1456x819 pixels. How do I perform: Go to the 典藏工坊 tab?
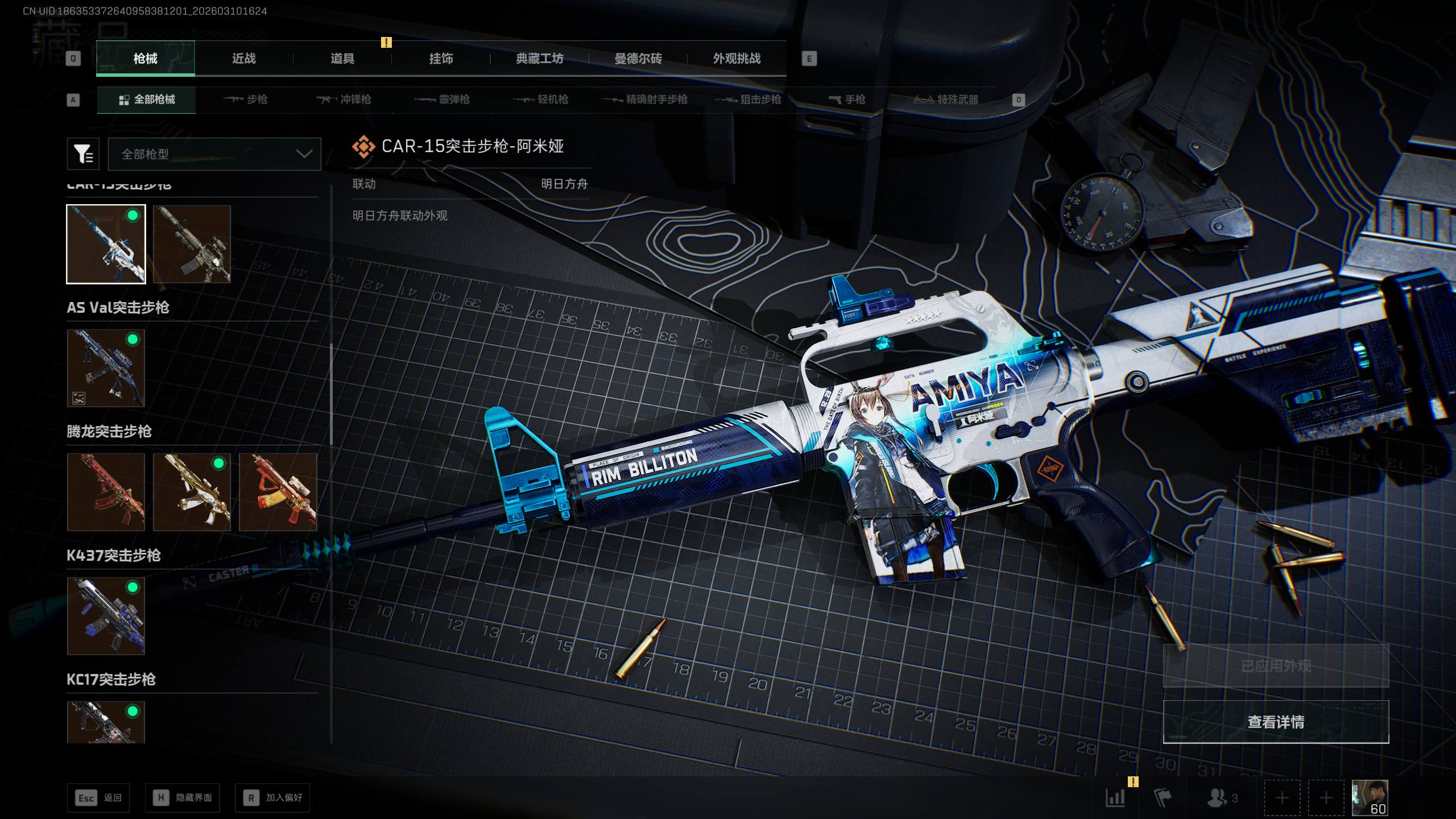click(x=539, y=59)
